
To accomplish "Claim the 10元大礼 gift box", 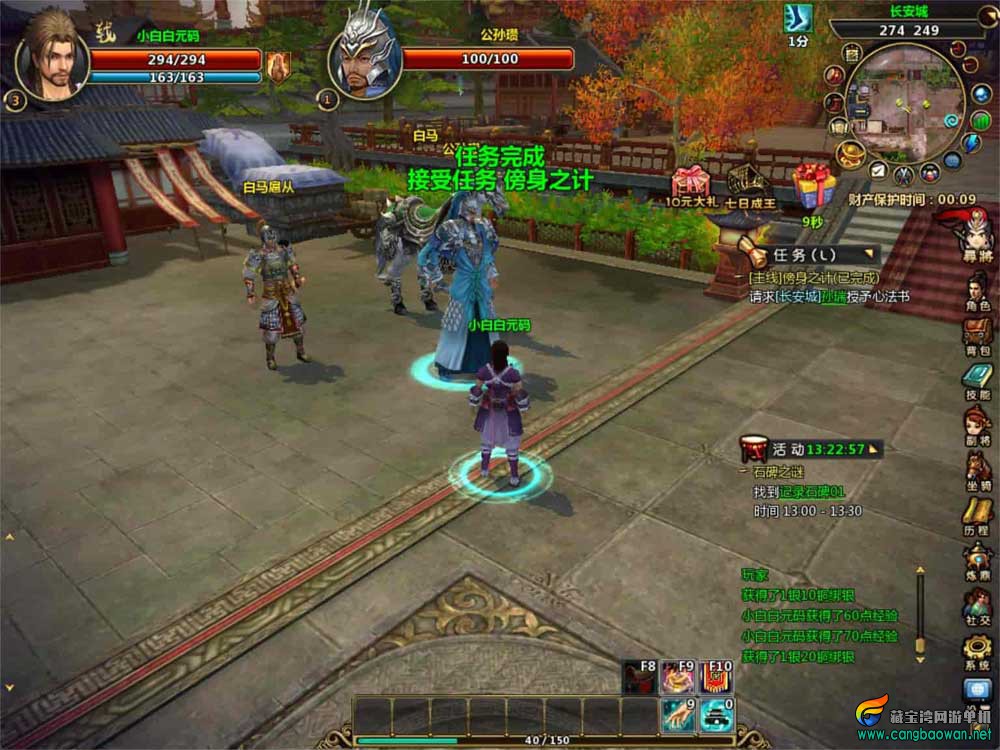I will click(x=691, y=182).
